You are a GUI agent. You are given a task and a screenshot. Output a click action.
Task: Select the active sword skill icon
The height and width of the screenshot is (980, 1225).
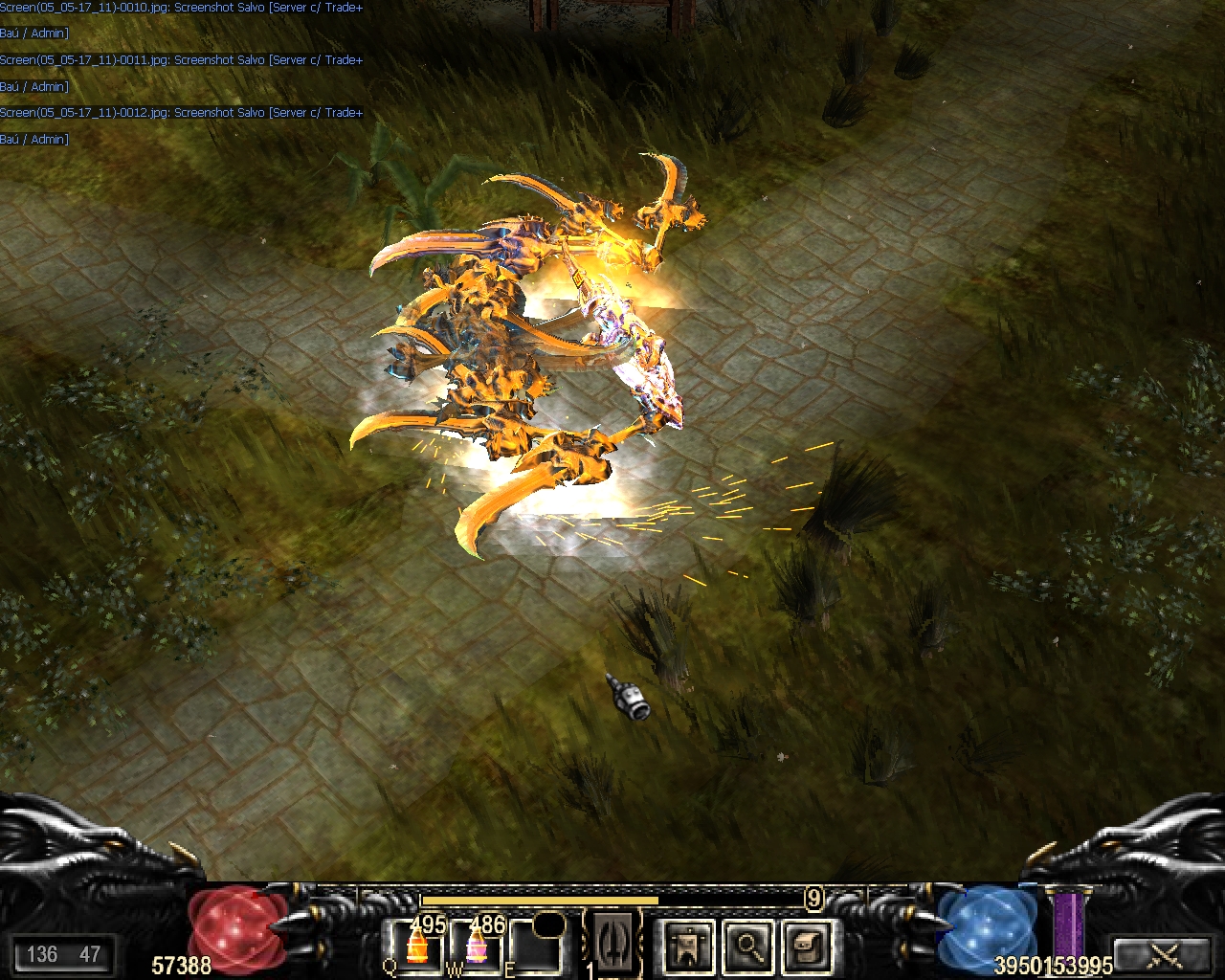[612, 943]
